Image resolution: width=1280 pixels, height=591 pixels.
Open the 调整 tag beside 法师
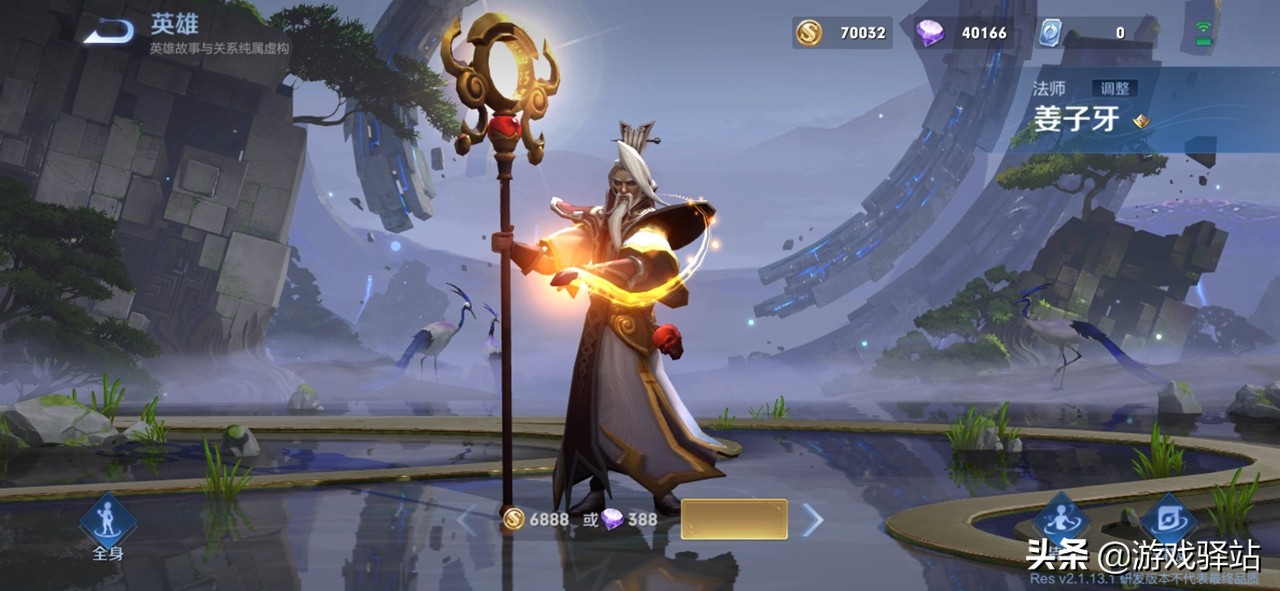point(1112,88)
